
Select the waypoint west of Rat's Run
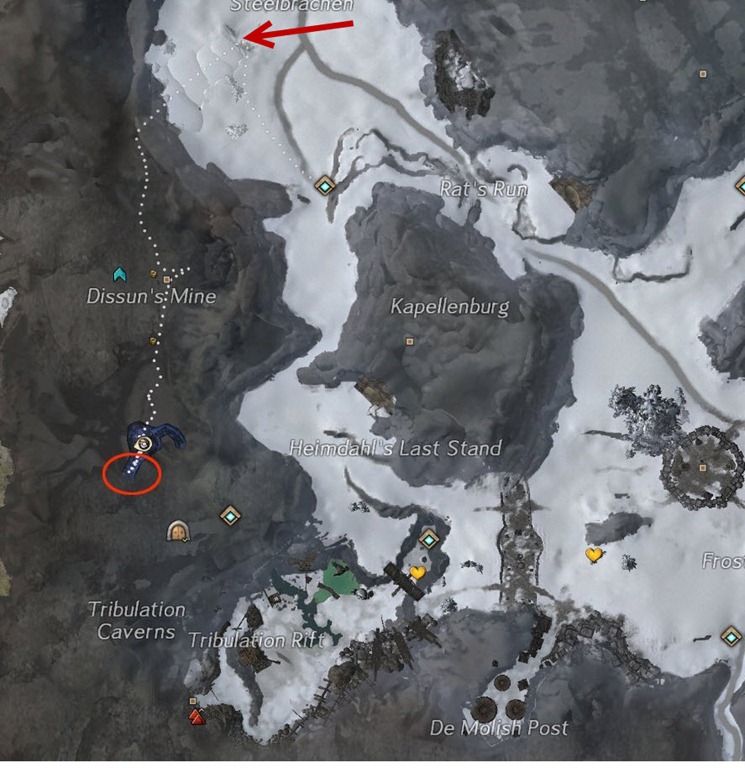tap(324, 186)
